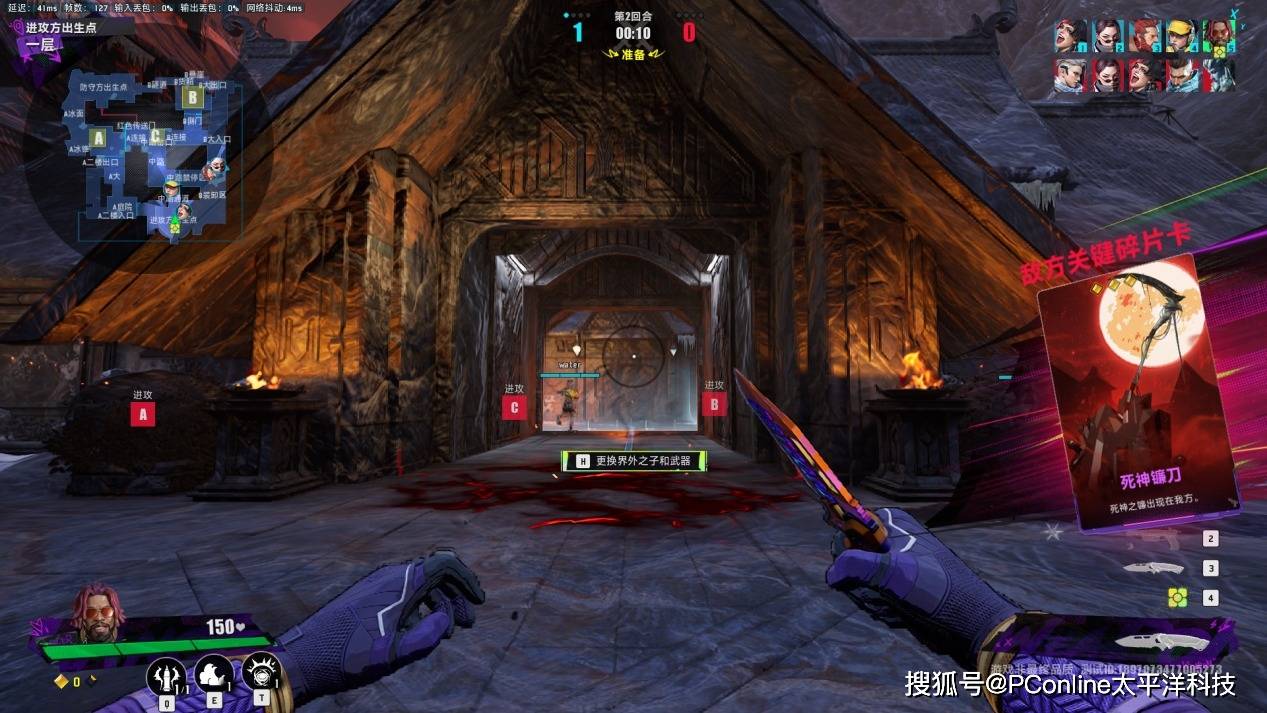This screenshot has width=1267, height=713.
Task: Select the teammate portrait numbered 5
Action: coord(1218,36)
